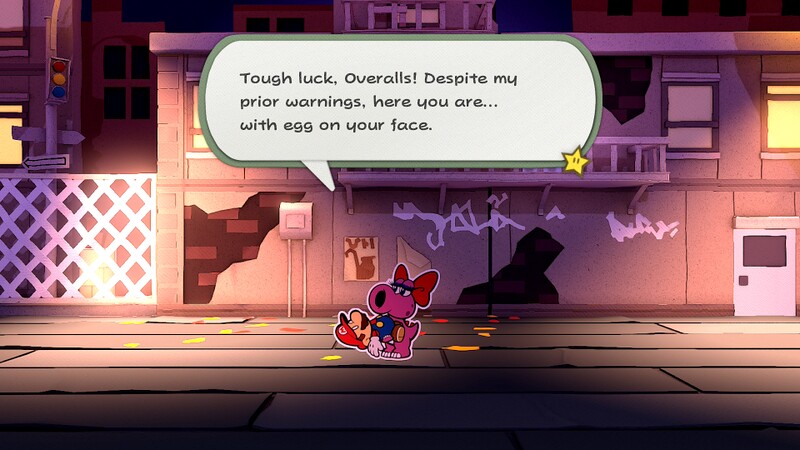Advance dialogue with the star continue icon
This screenshot has height=450, width=800.
pos(575,160)
